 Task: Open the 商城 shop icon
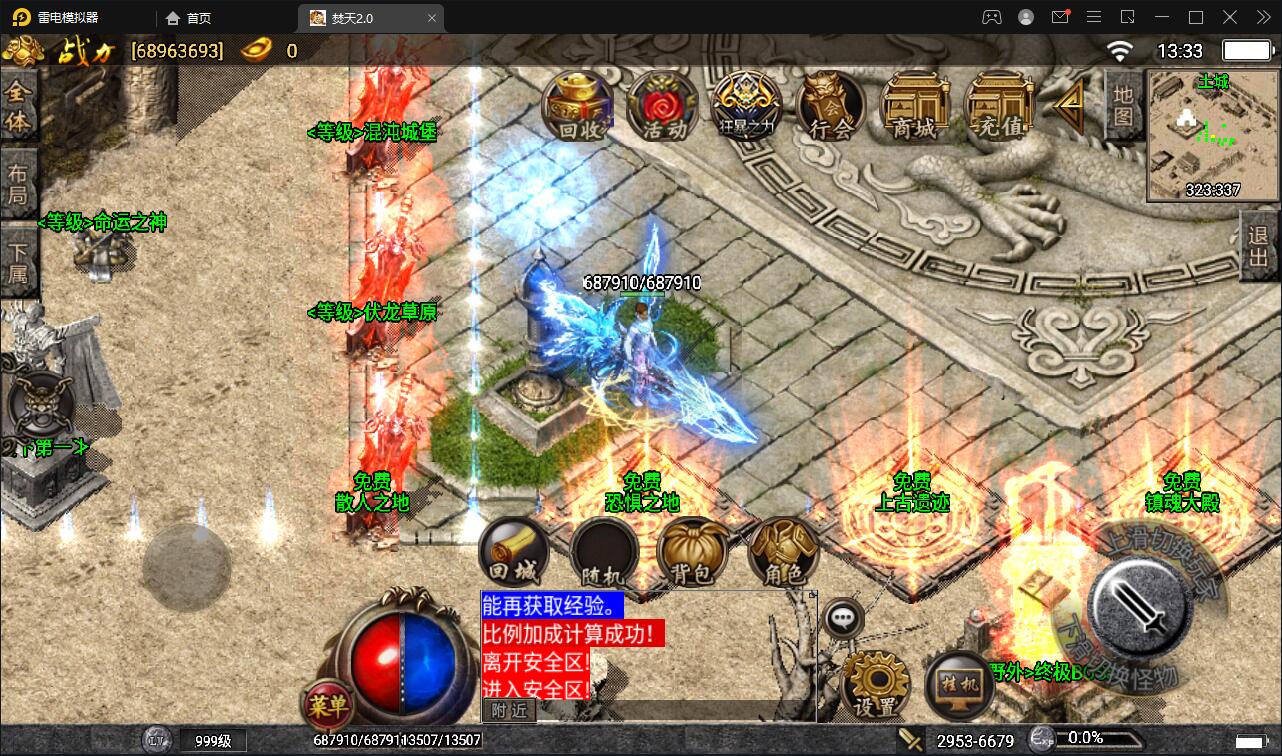pyautogui.click(x=915, y=103)
